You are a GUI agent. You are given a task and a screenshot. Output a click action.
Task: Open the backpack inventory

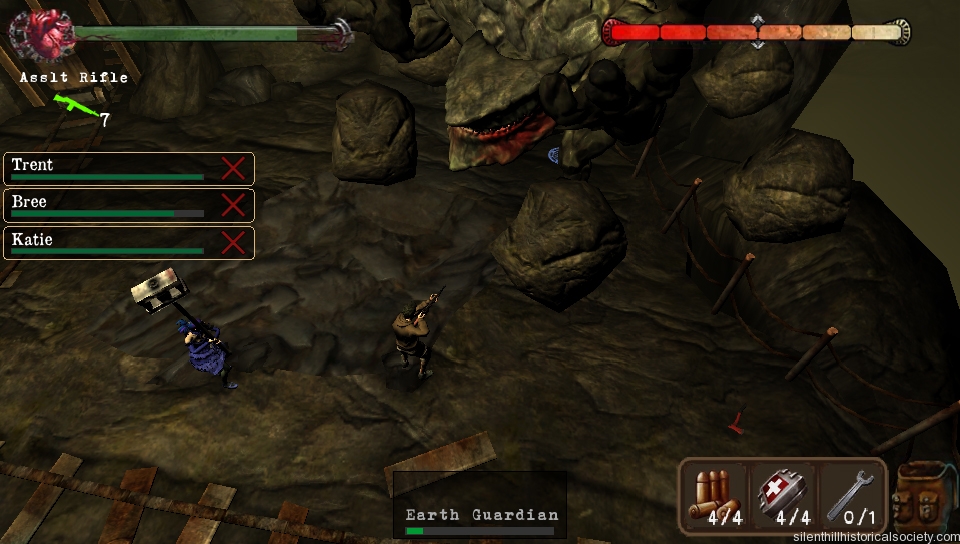tap(921, 495)
